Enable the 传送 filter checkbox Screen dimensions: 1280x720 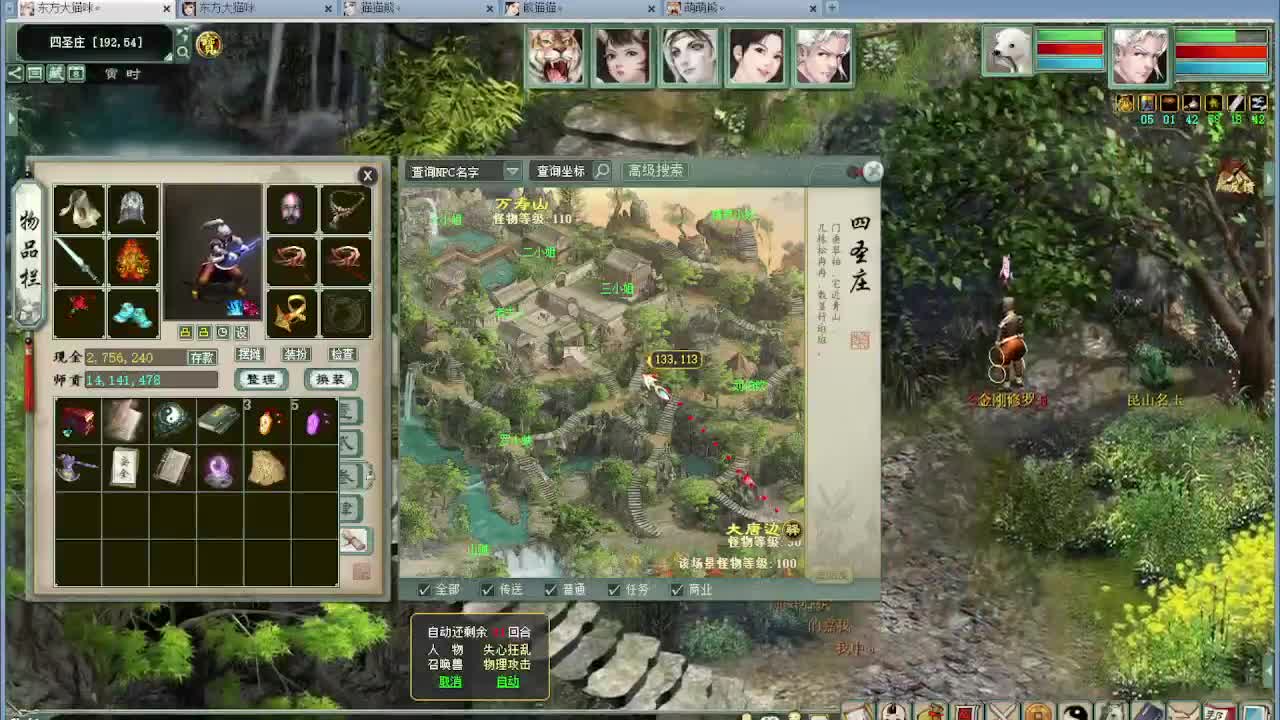tap(486, 590)
